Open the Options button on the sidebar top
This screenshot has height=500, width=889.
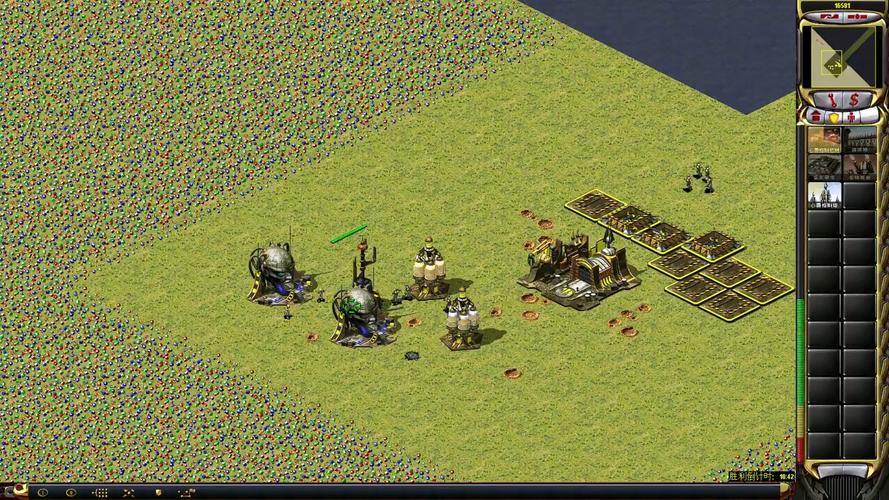tap(828, 17)
